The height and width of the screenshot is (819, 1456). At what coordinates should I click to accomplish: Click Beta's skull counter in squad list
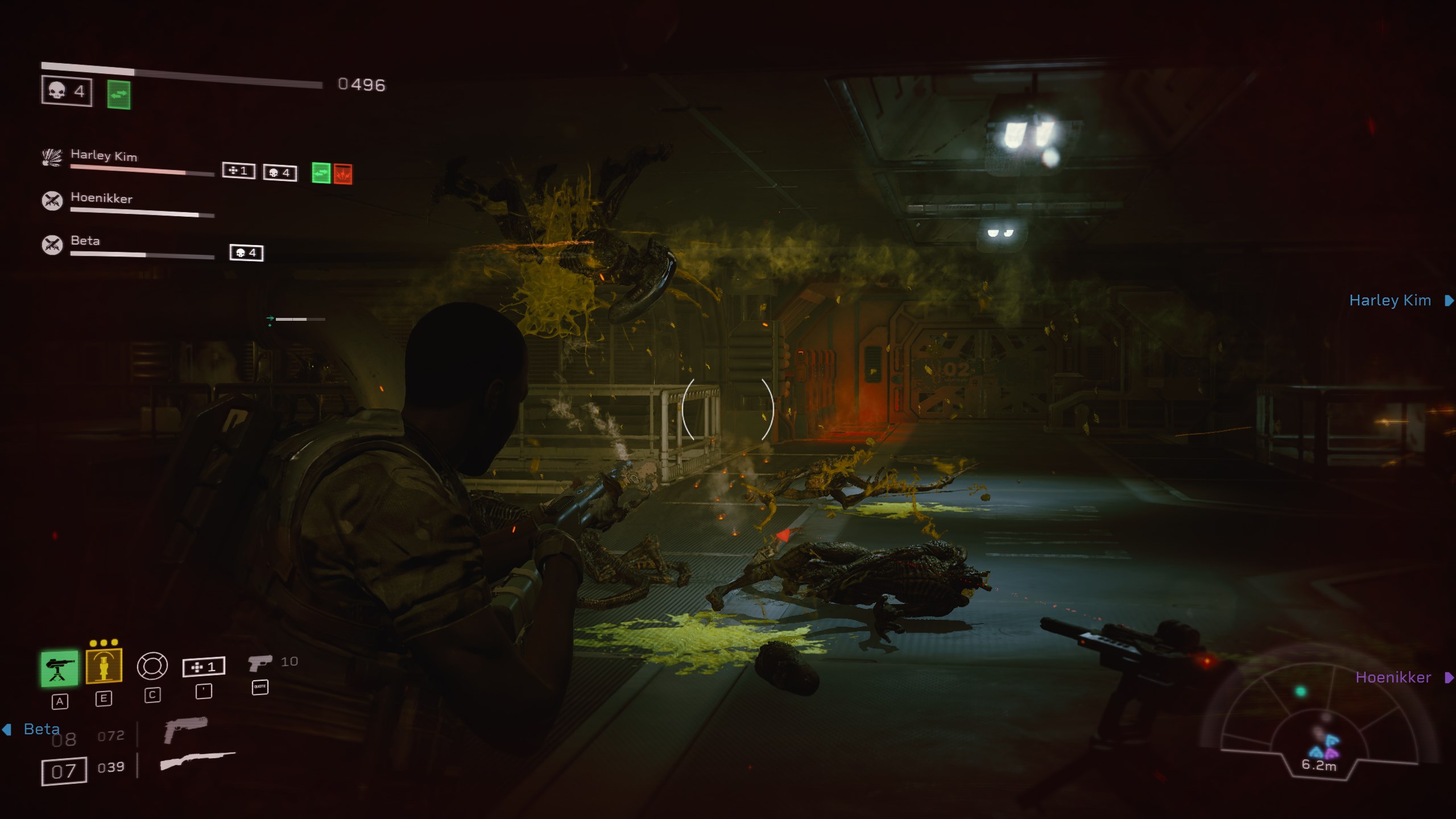246,253
